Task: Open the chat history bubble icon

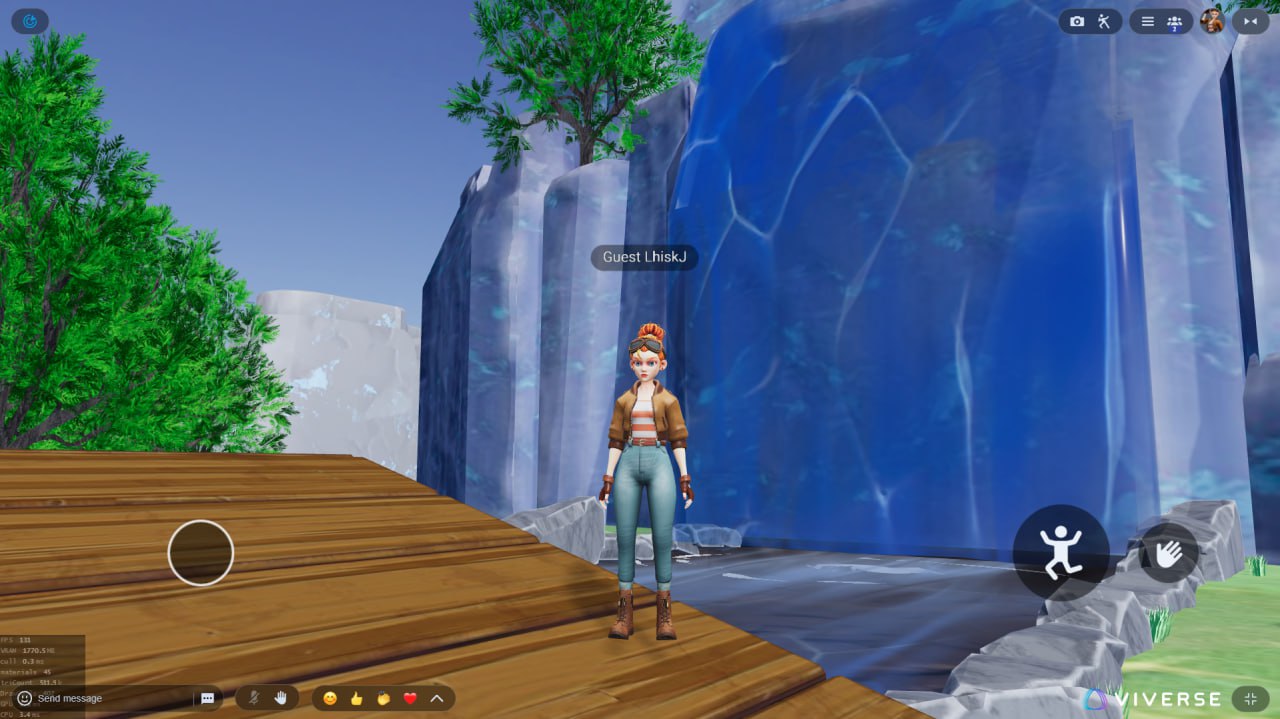Action: pos(208,698)
